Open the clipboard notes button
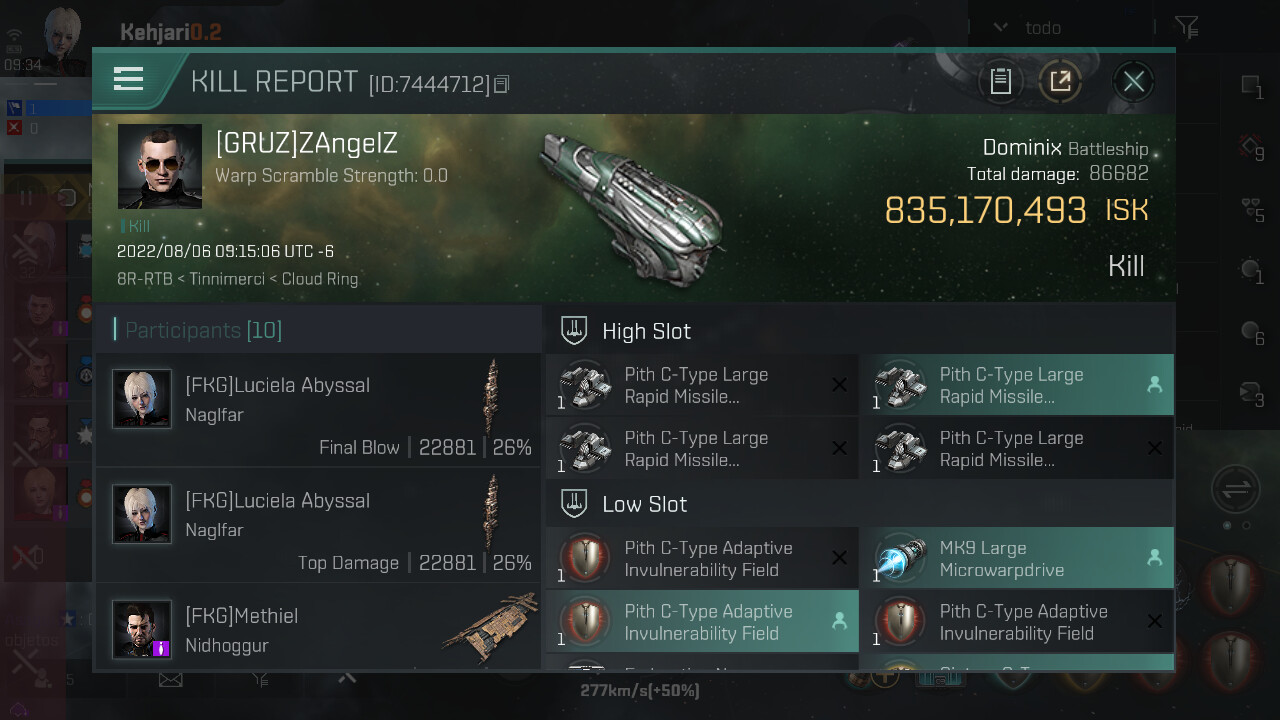This screenshot has width=1280, height=720. tap(1000, 81)
